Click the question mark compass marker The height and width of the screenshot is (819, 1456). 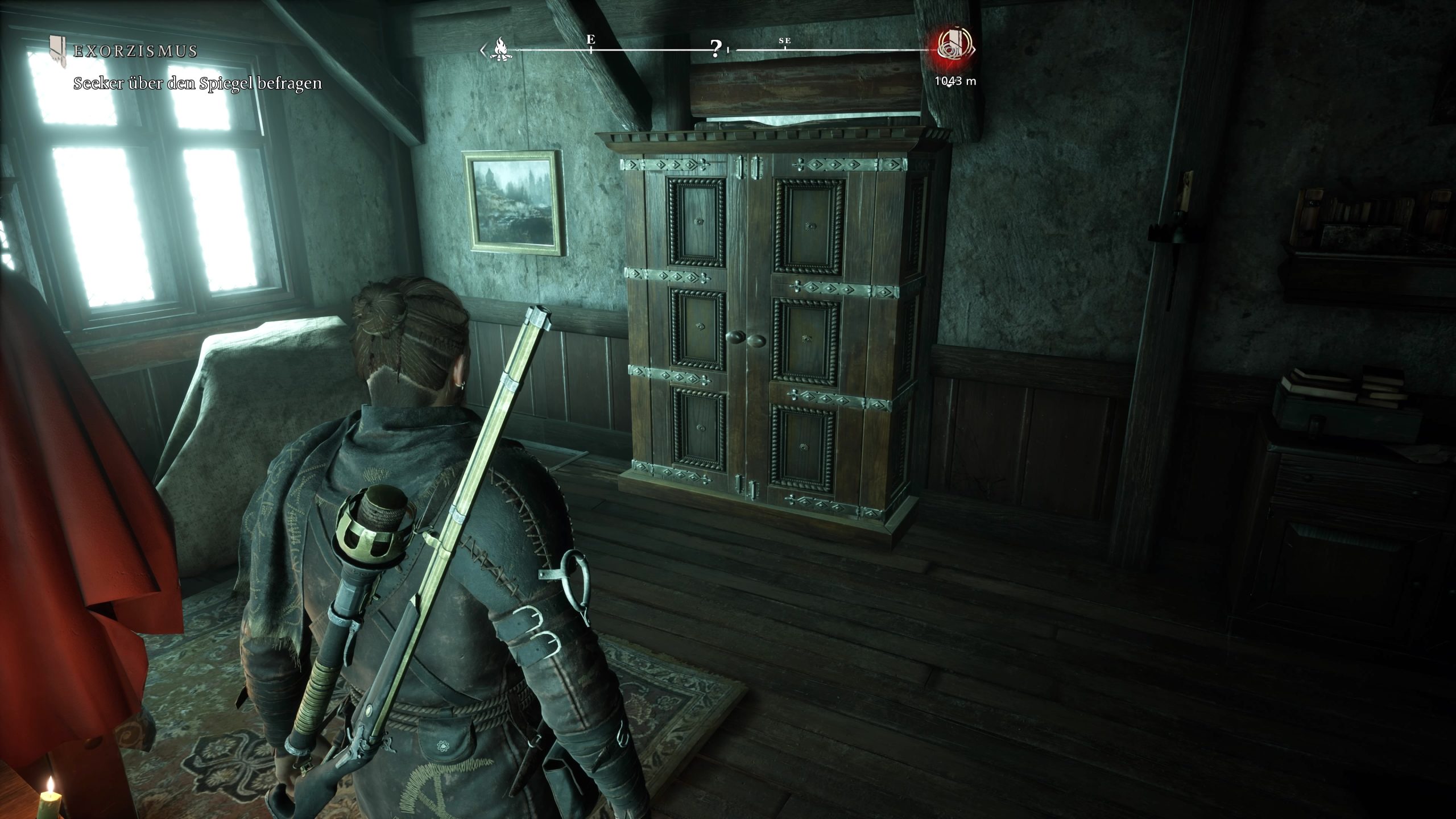coord(716,49)
